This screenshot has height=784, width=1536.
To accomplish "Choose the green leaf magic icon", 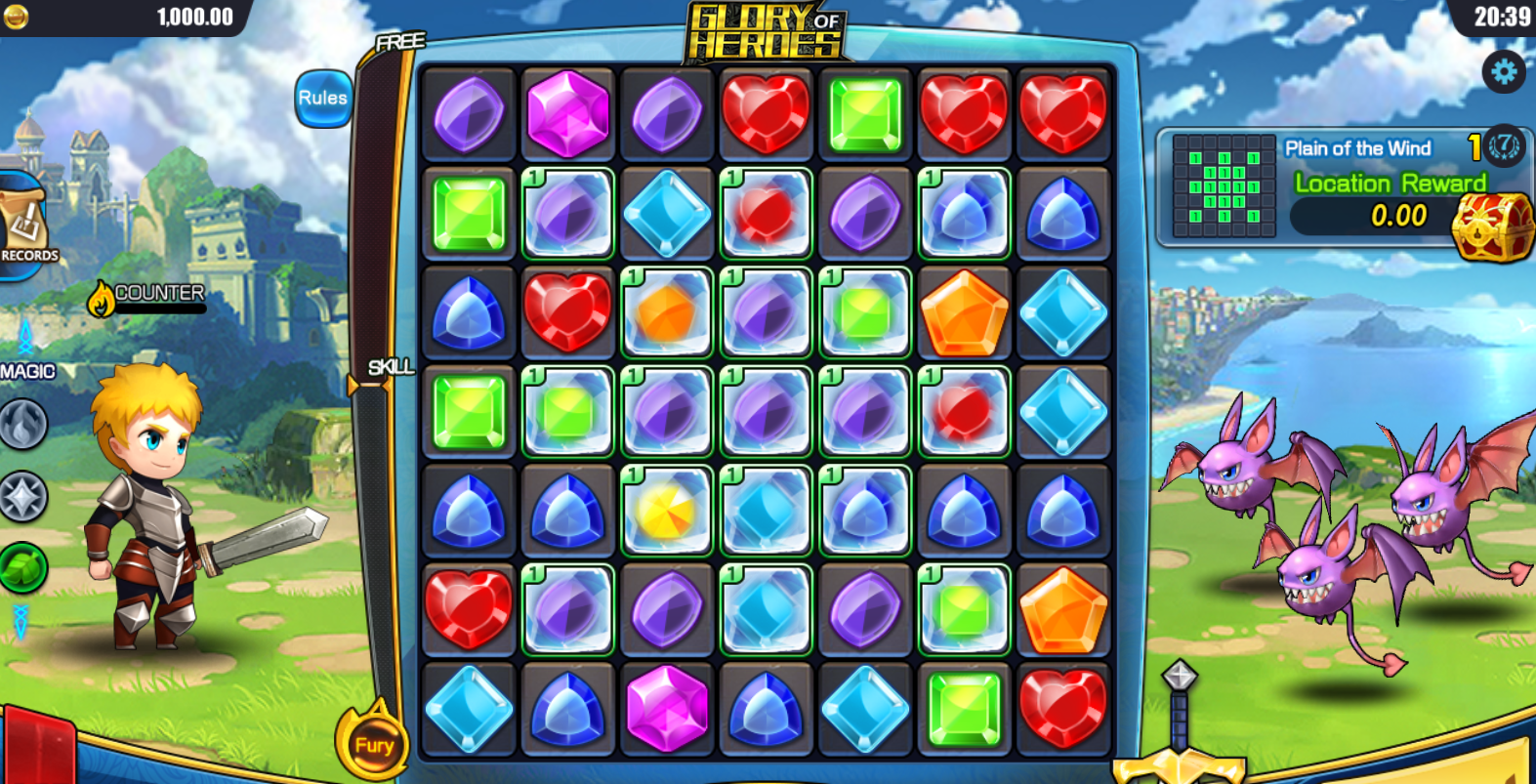I will coord(23,567).
